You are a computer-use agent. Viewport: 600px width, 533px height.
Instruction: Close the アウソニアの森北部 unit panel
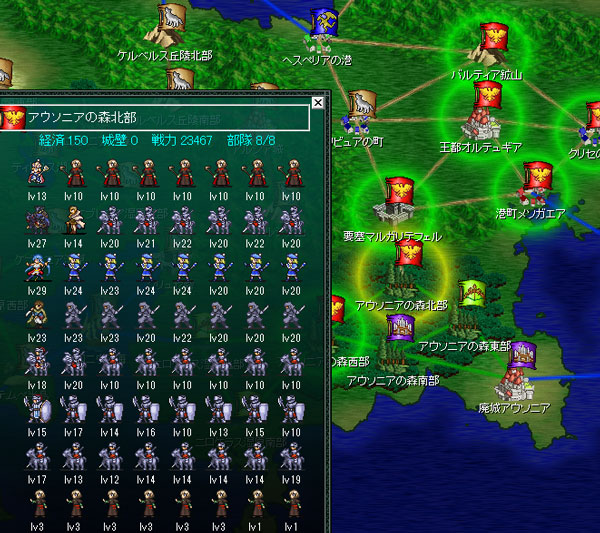point(318,102)
